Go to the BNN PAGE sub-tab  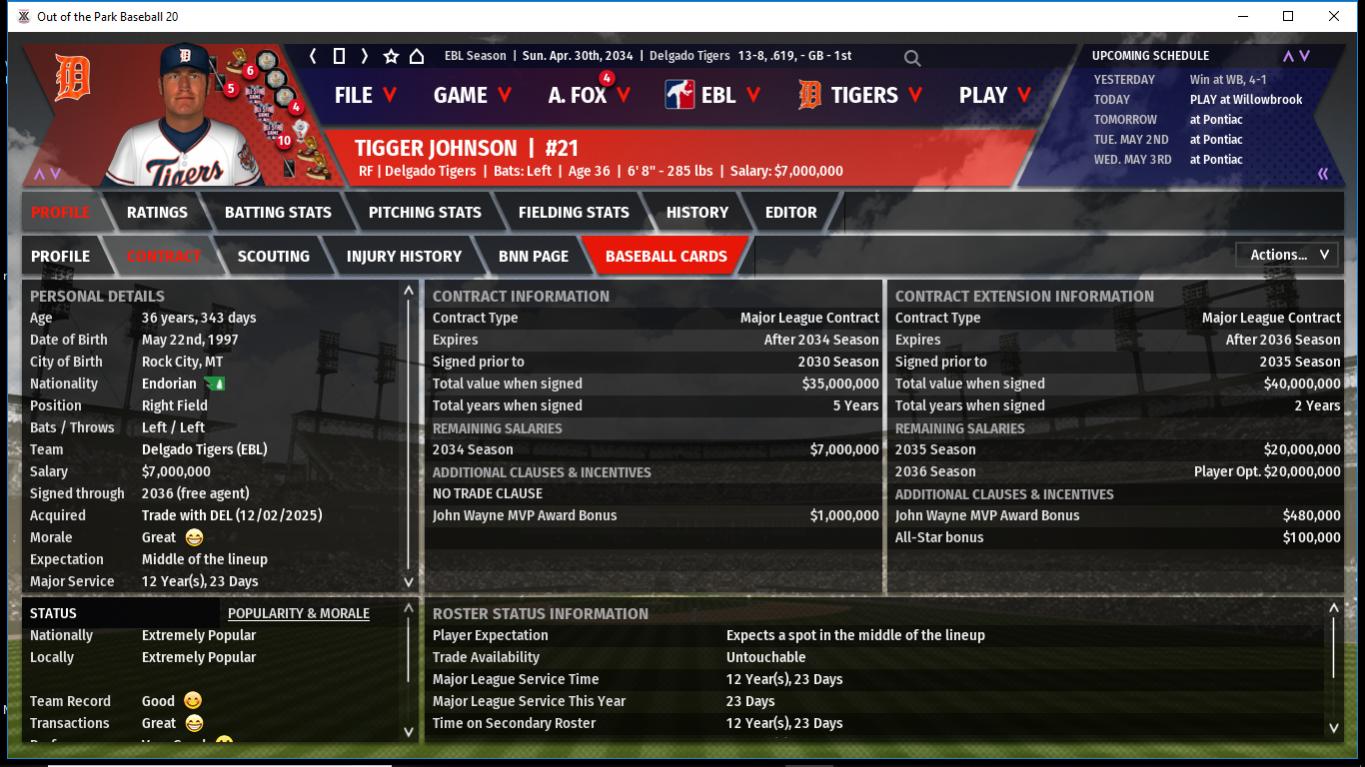pos(533,256)
